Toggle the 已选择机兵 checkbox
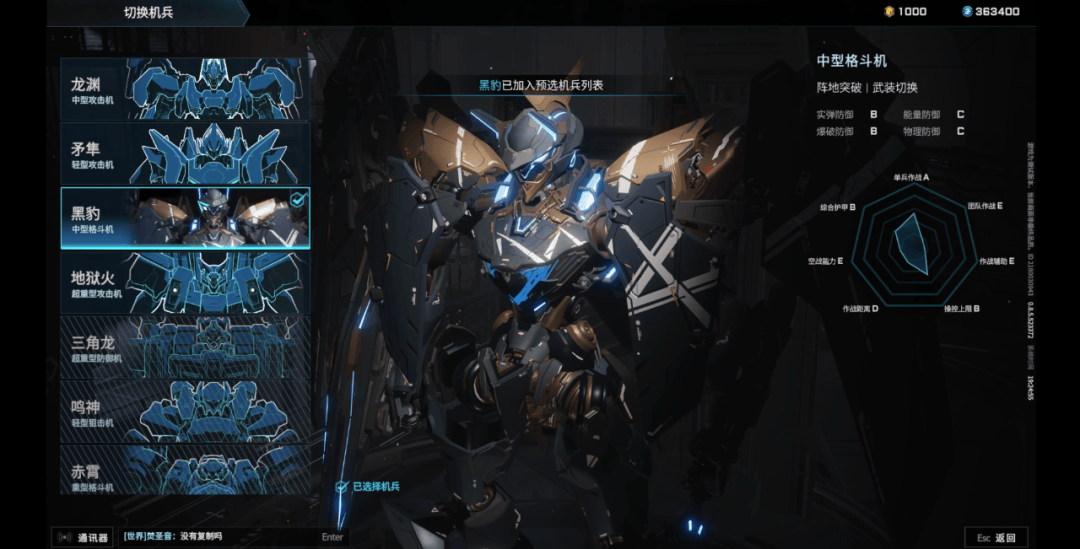 click(x=342, y=487)
